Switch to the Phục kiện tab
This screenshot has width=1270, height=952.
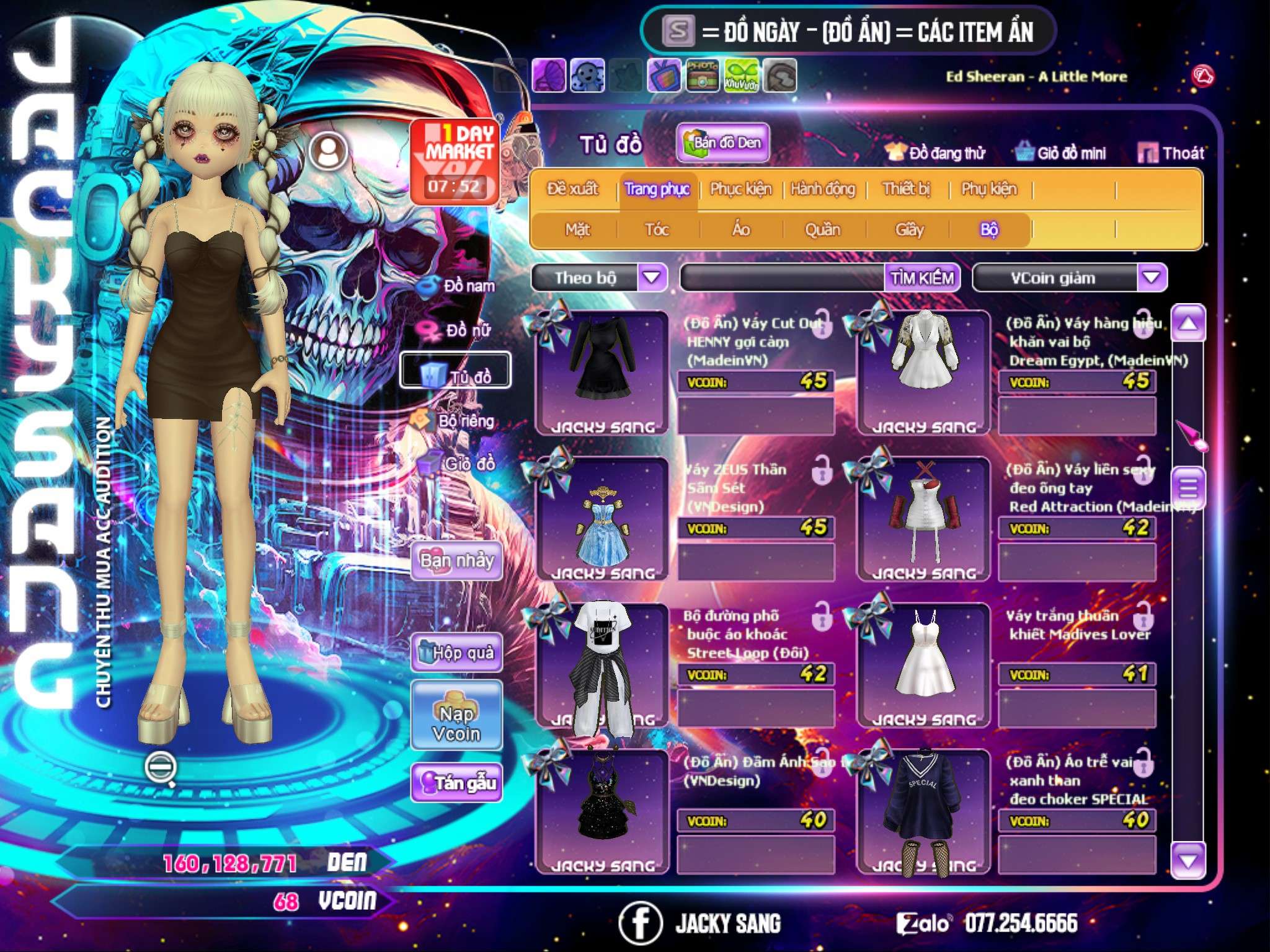[740, 189]
